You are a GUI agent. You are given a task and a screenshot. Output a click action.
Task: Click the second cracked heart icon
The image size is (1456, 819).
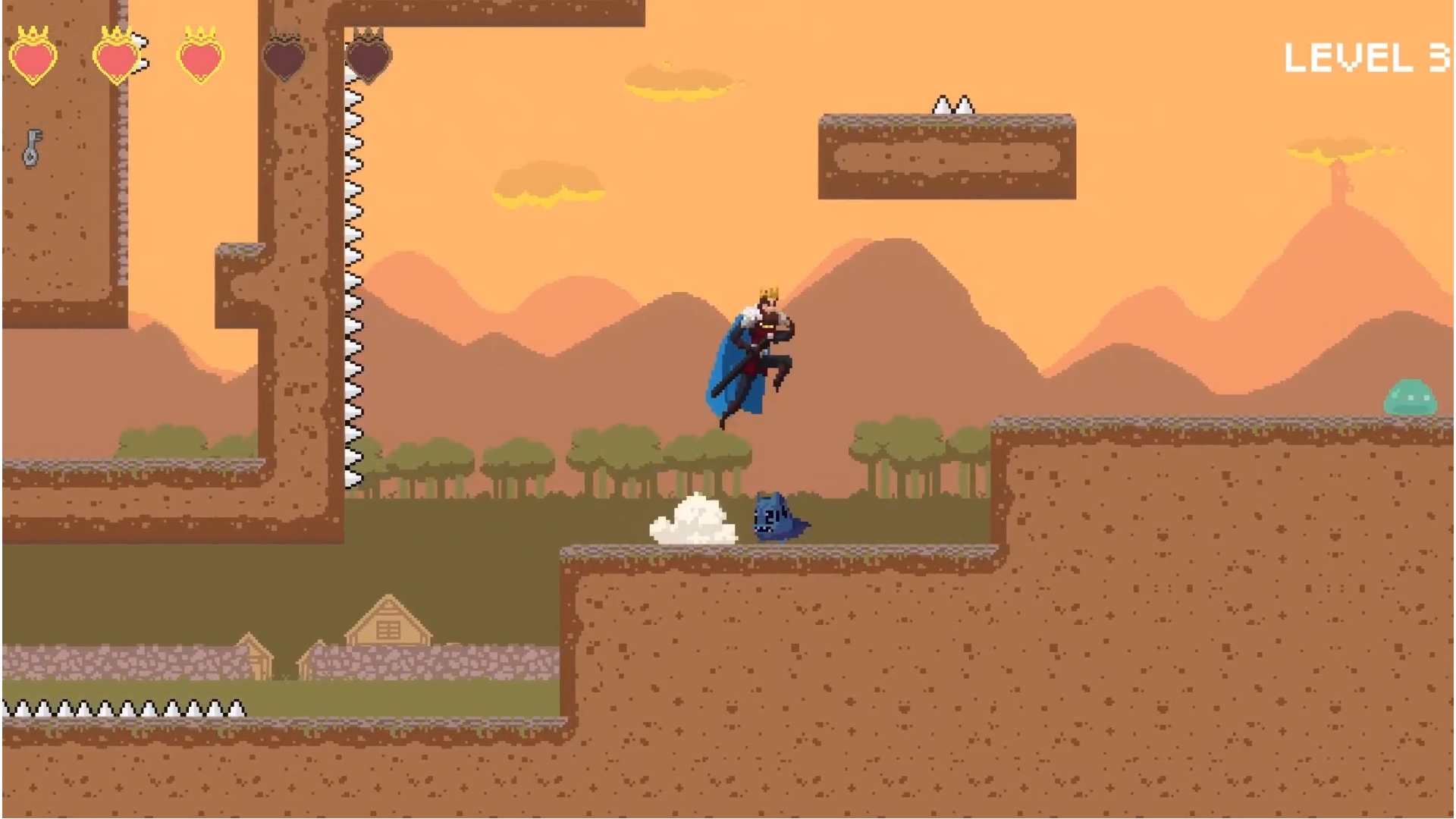pyautogui.click(x=118, y=59)
